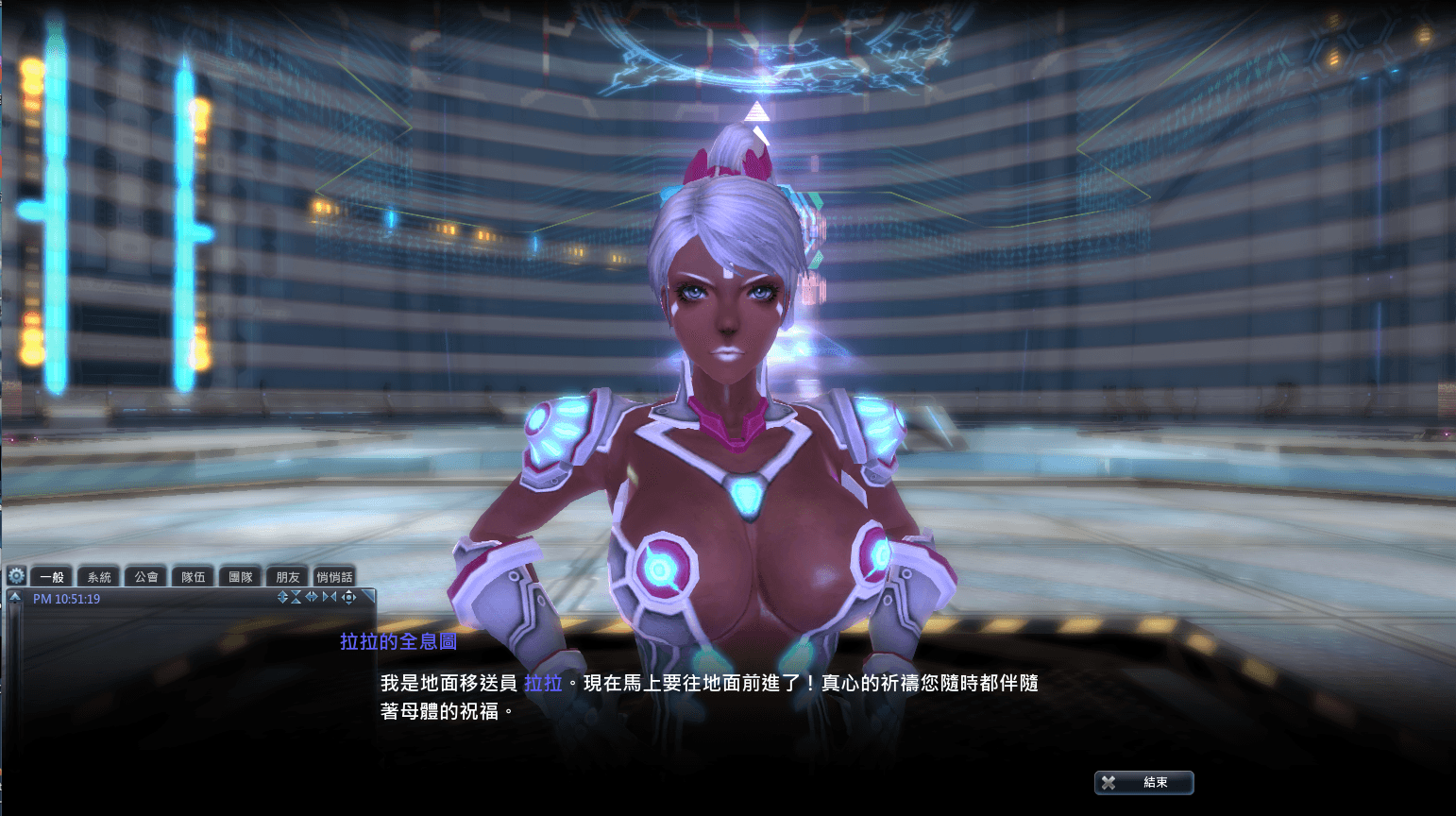This screenshot has height=816, width=1456.
Task: Click the collapse-height hourglass icon in chat toolbar
Action: [x=296, y=597]
